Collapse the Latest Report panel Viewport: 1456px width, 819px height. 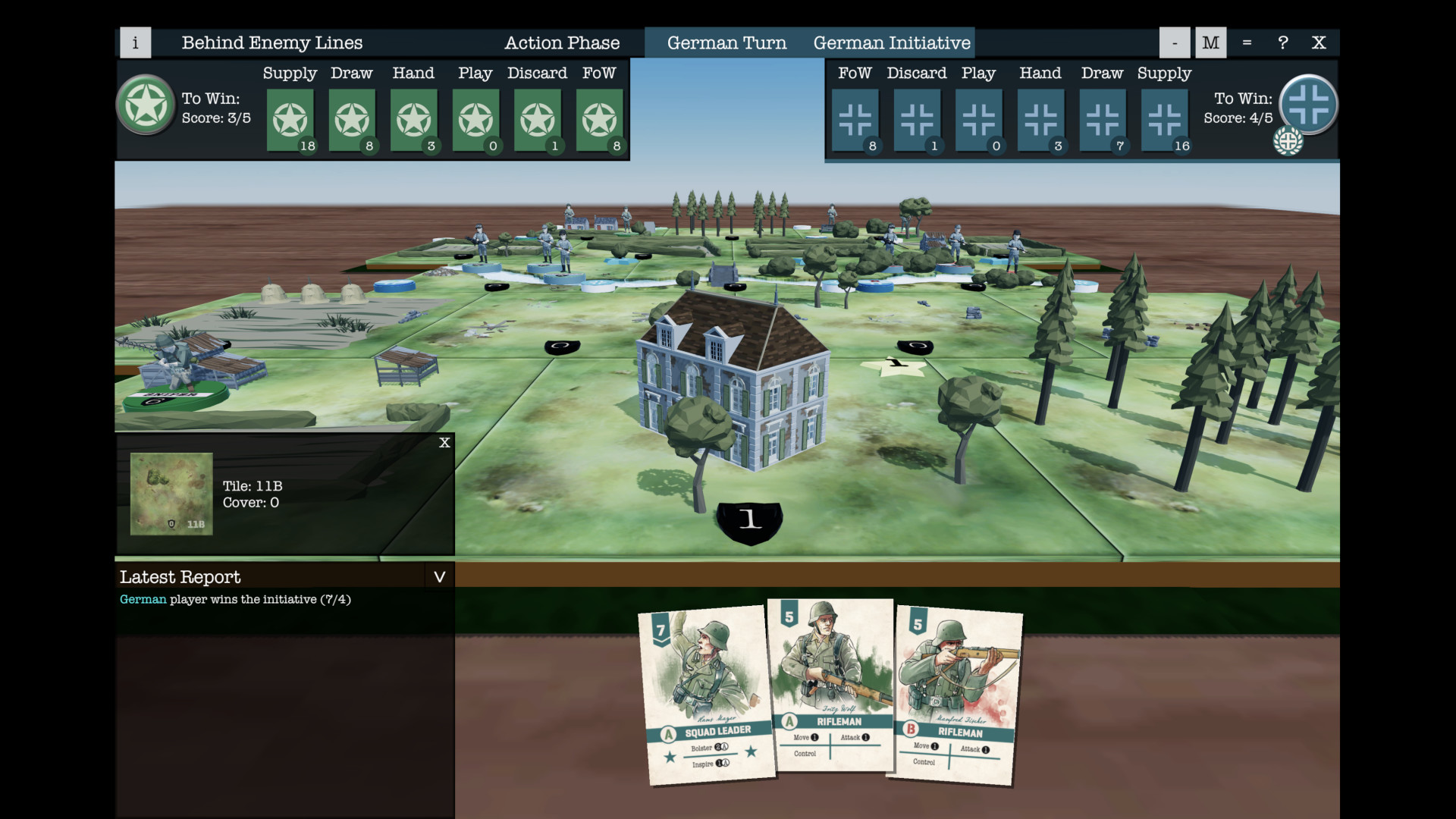439,576
